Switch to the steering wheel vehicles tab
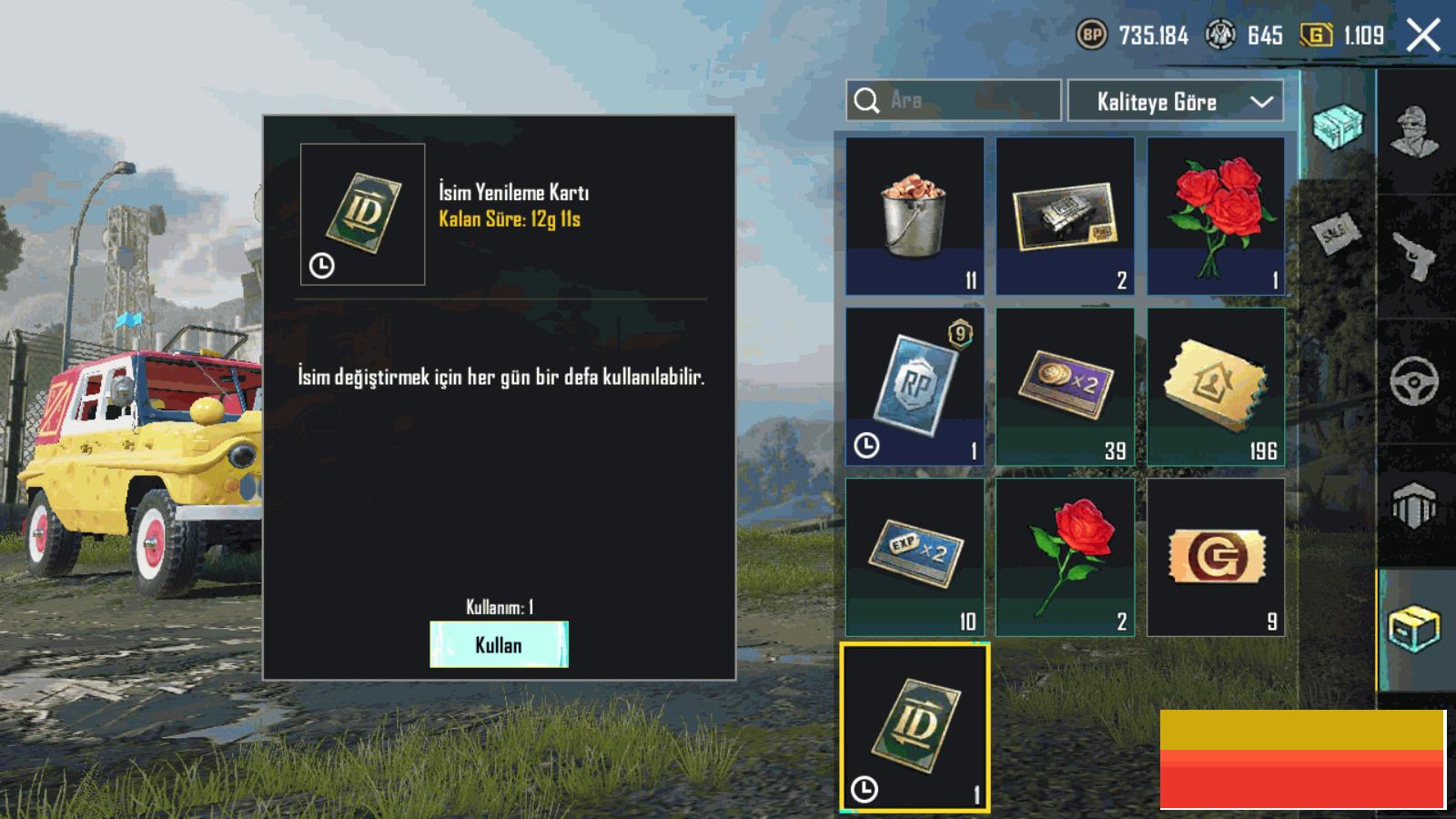Image resolution: width=1456 pixels, height=819 pixels. [x=1416, y=380]
